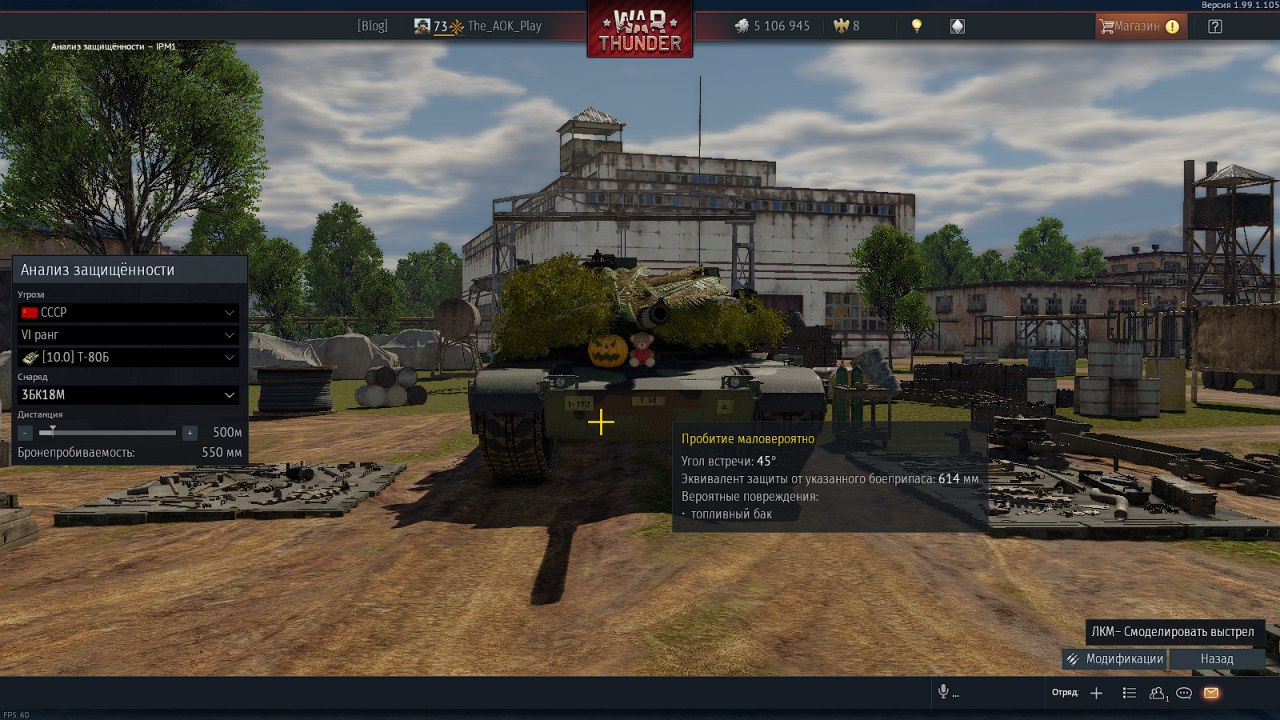Screen dimensions: 1280x720
Task: Open the chat speech bubble
Action: (1184, 693)
